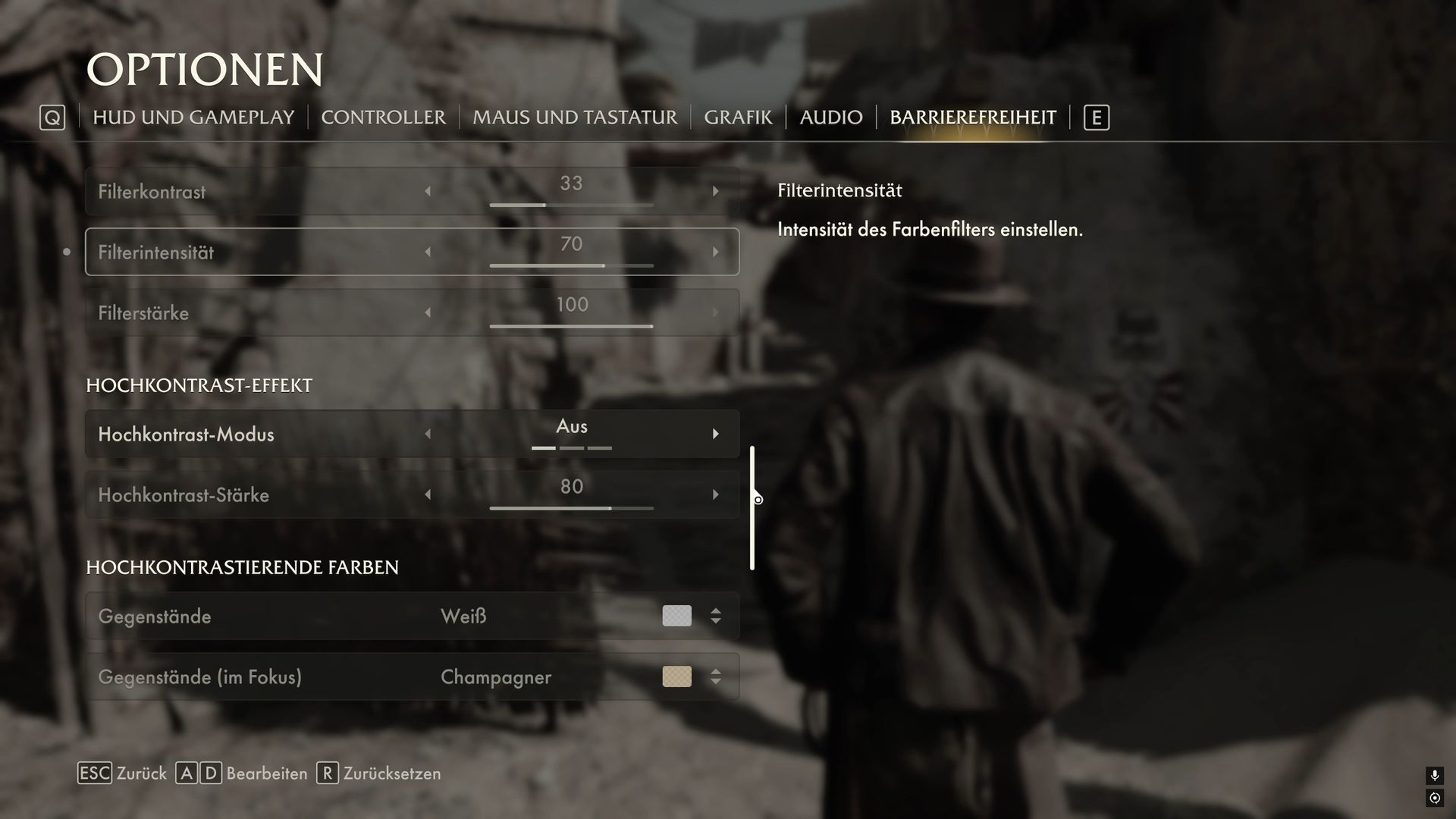Increase Filterkontrast with the right arrow
This screenshot has width=1456, height=819.
click(715, 192)
